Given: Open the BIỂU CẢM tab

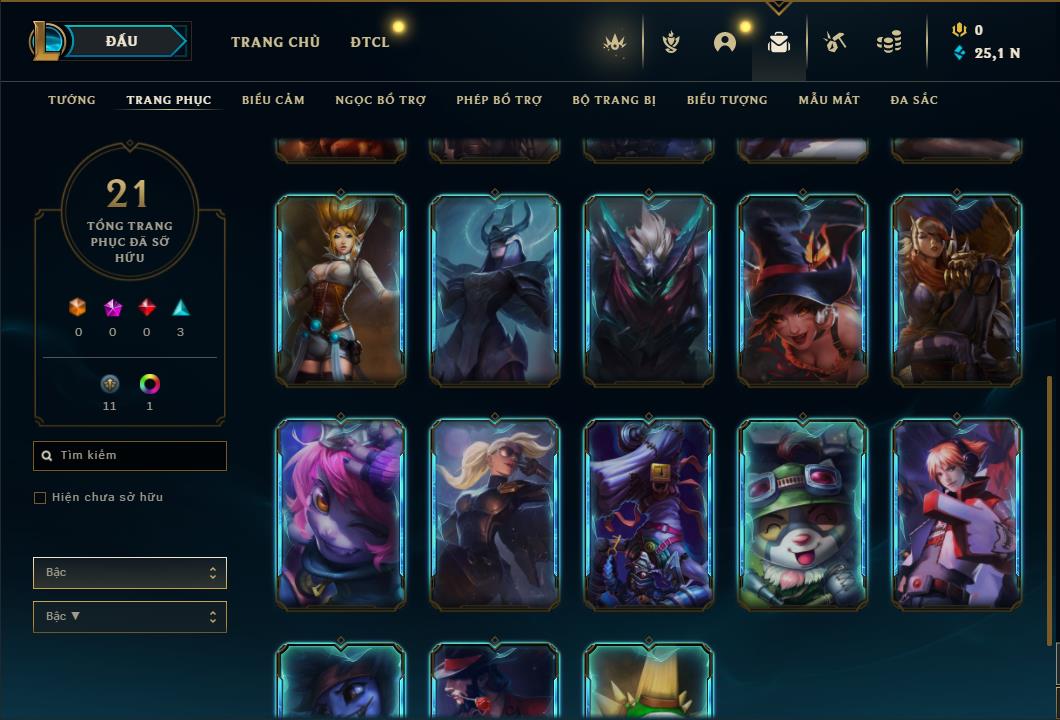Looking at the screenshot, I should pos(273,100).
